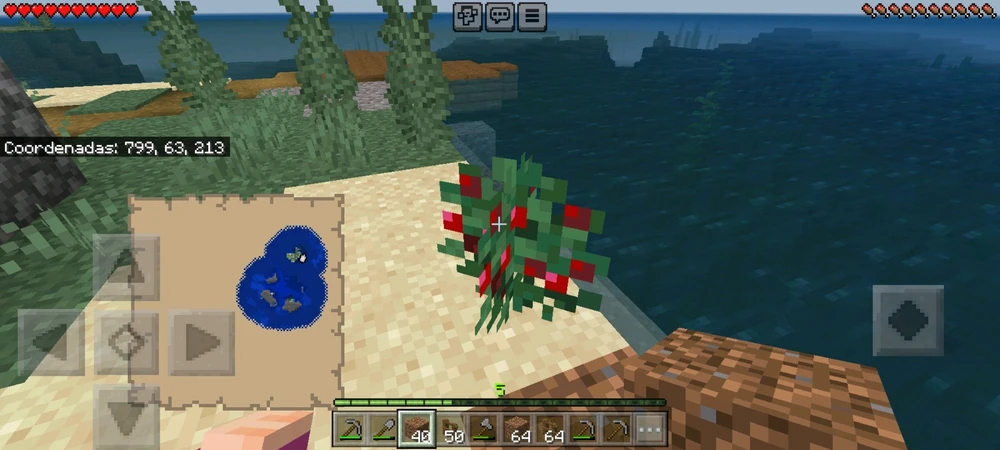Open the pause menu with three bars
Viewport: 1000px width, 450px height.
point(531,16)
